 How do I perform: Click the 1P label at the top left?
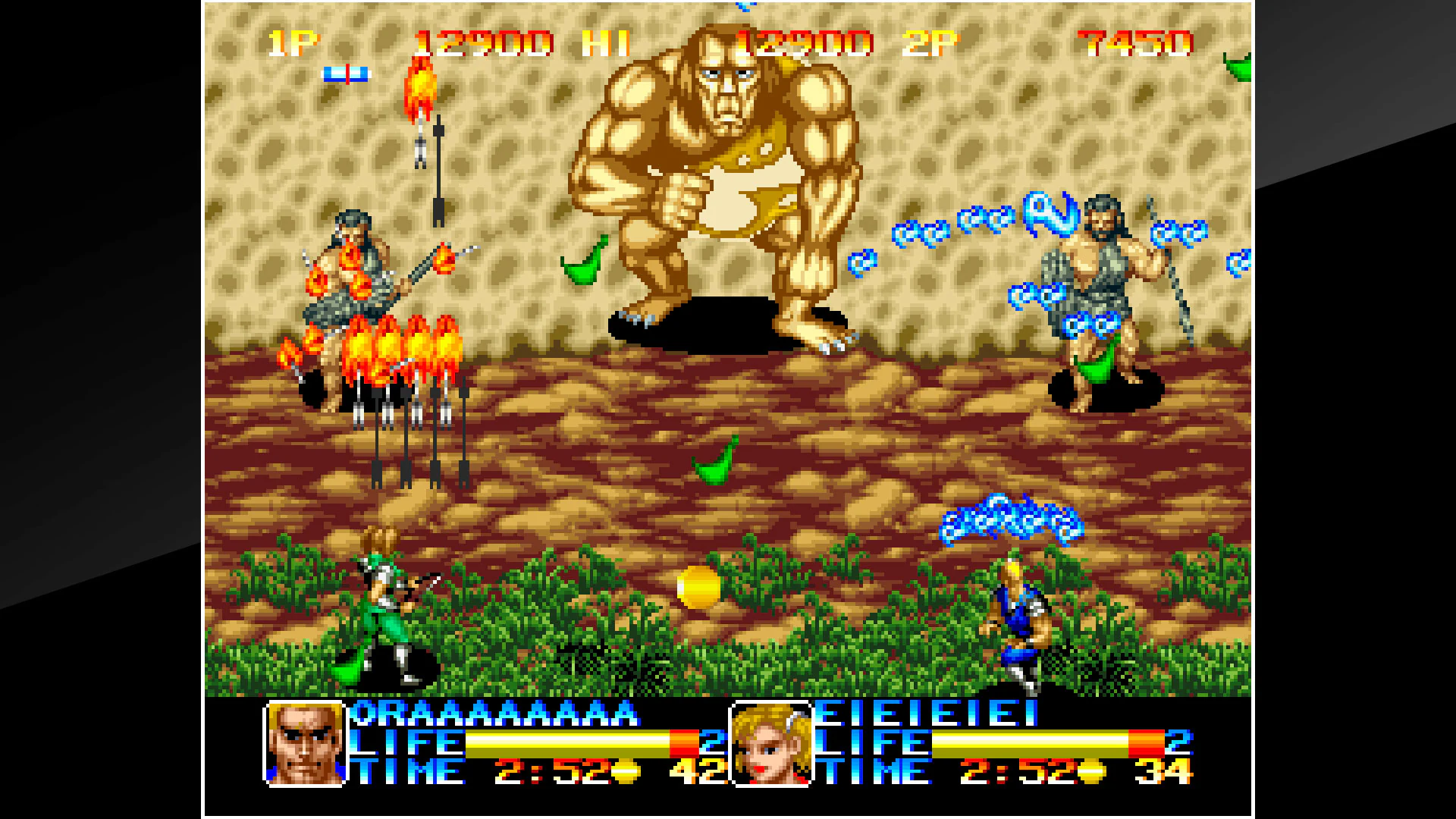click(x=292, y=43)
